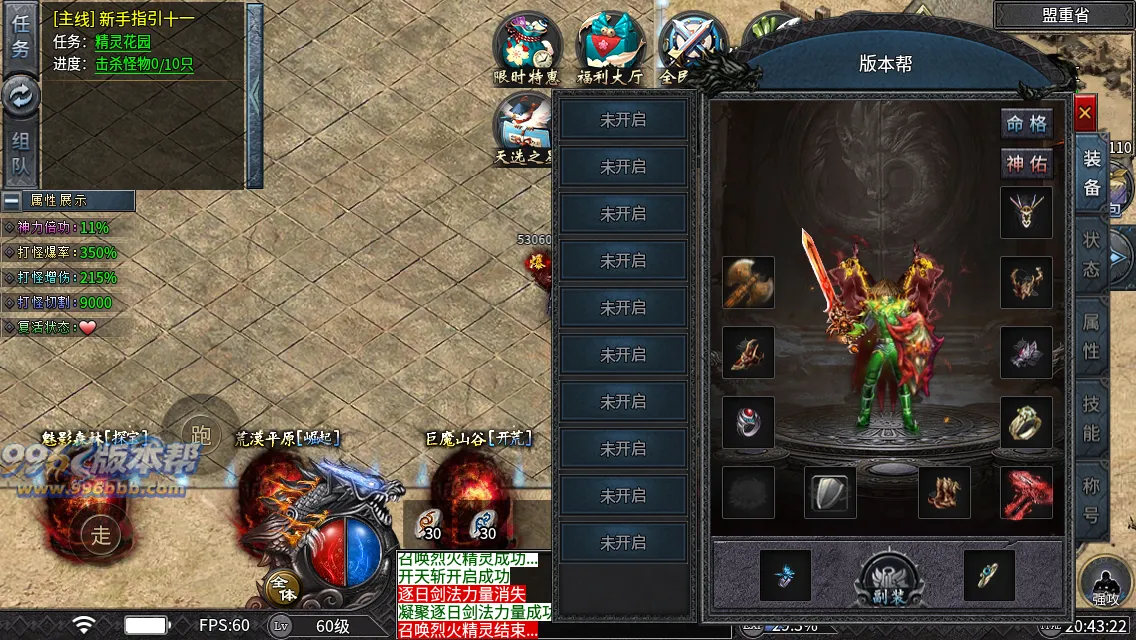Collapse the 属性展示 attribute panel
This screenshot has height=640, width=1136.
[x=12, y=200]
